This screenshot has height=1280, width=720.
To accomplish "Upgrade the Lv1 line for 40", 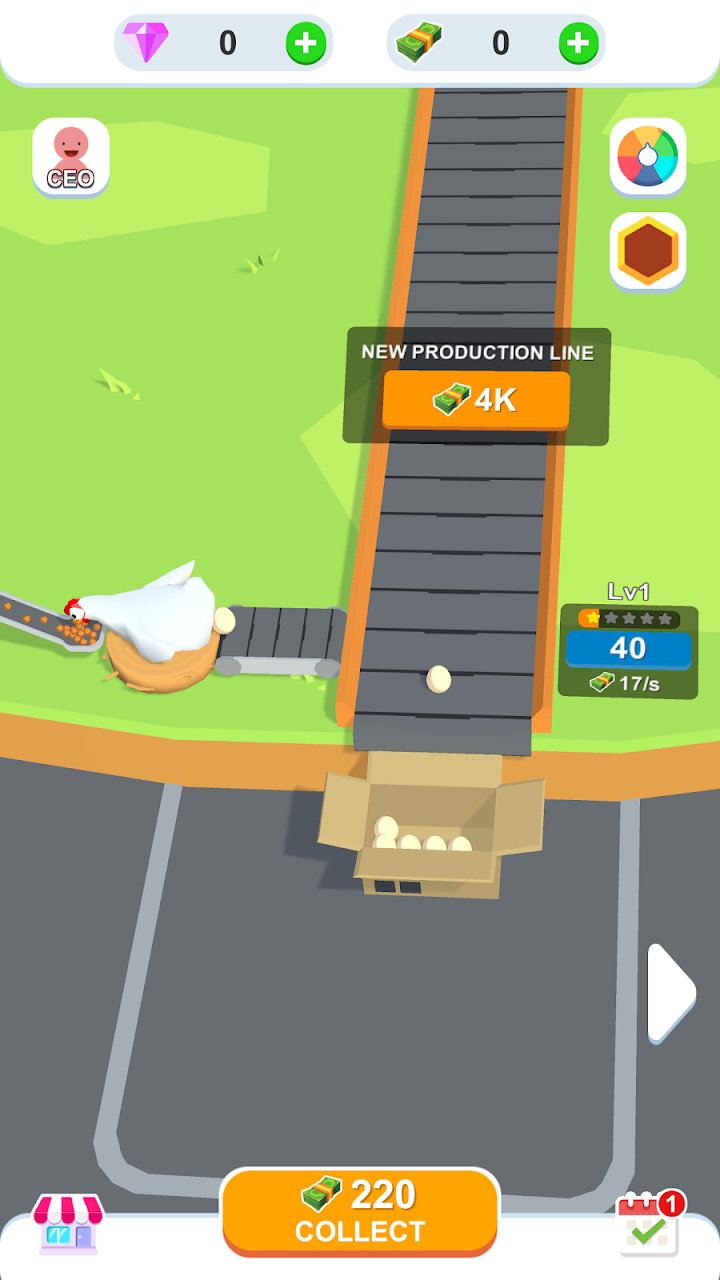I will click(628, 648).
